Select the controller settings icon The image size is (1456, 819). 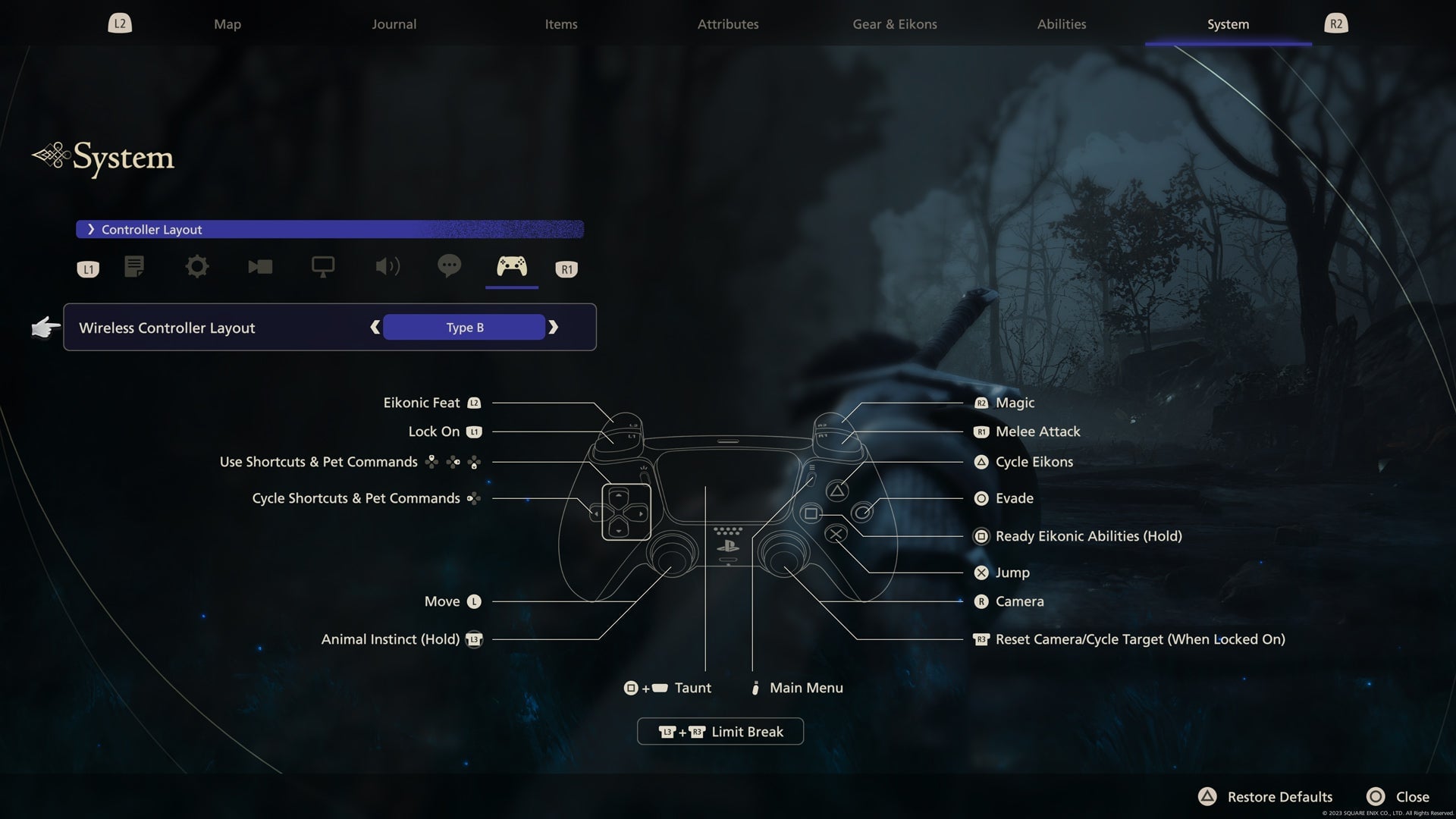[x=512, y=267]
